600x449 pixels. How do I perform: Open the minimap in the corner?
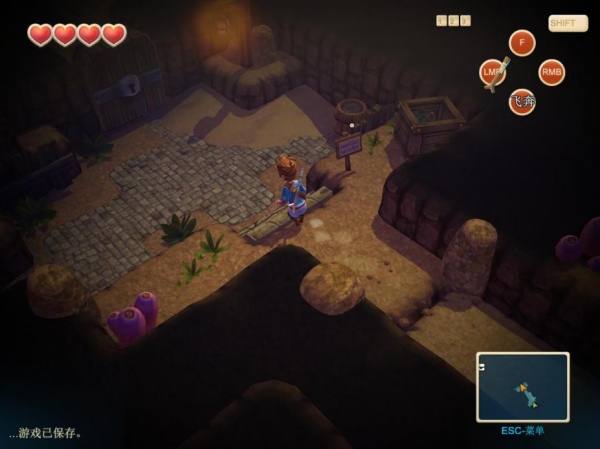(x=522, y=386)
